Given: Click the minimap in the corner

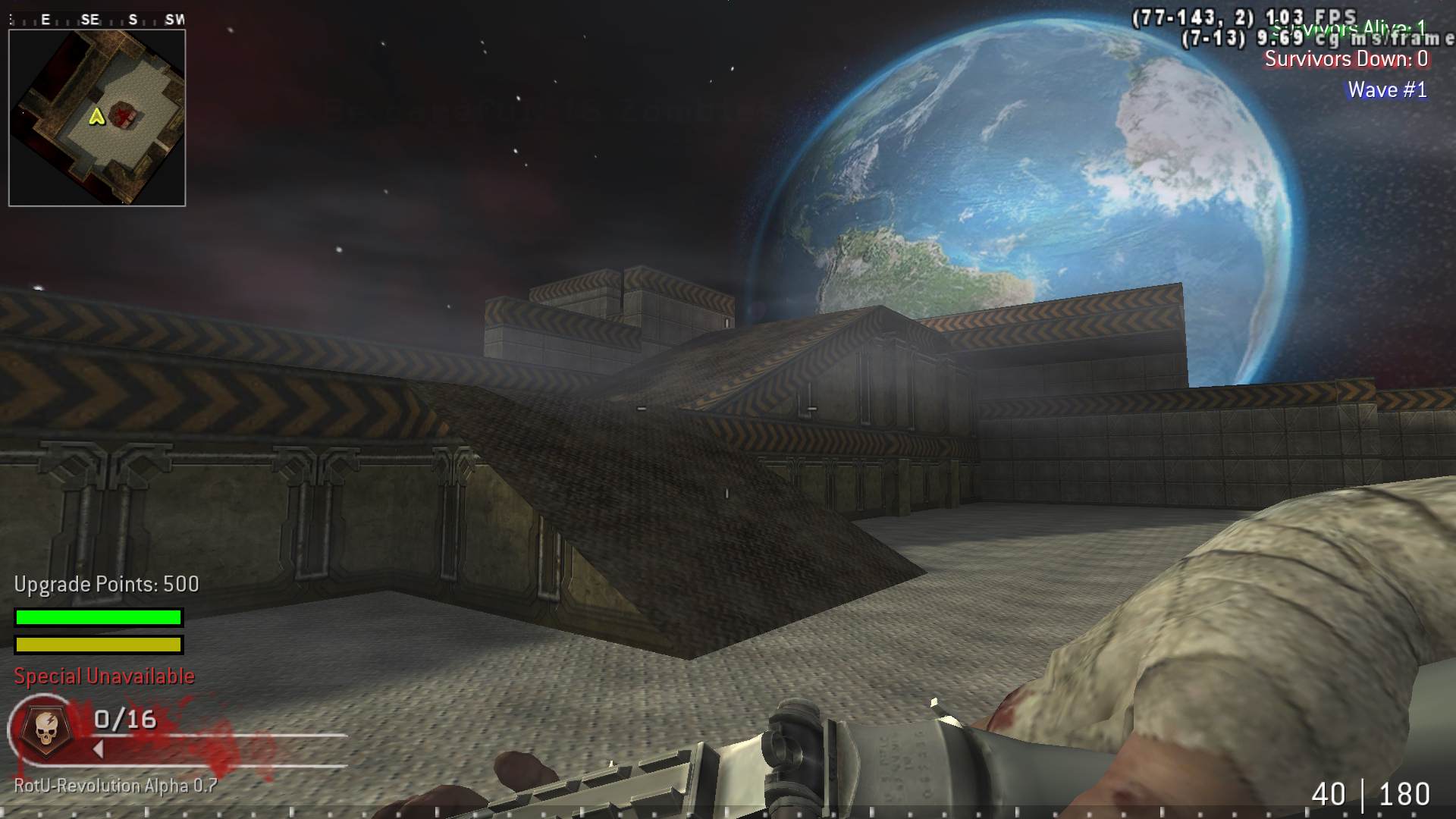Looking at the screenshot, I should [97, 118].
